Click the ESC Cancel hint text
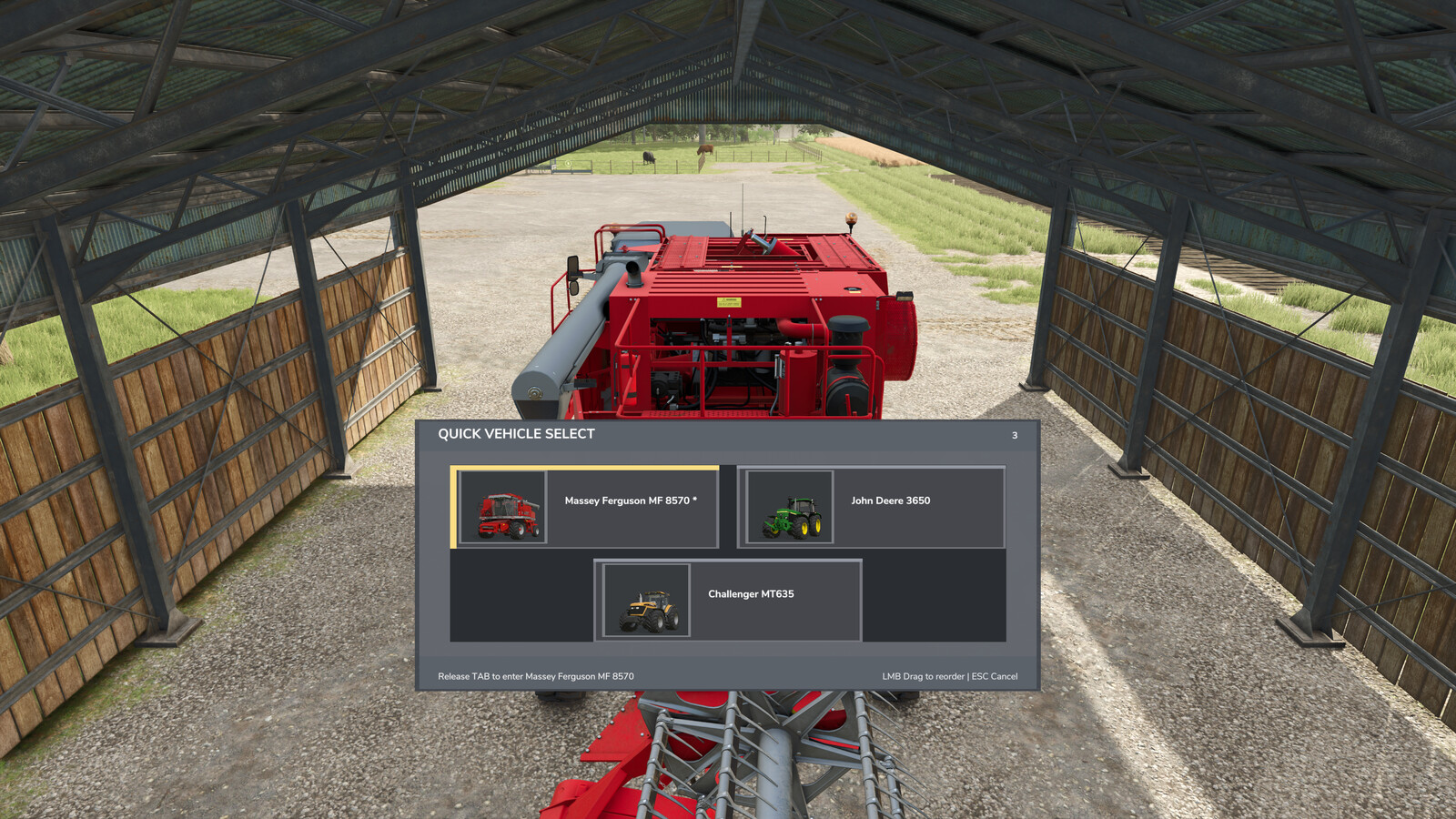 point(996,677)
